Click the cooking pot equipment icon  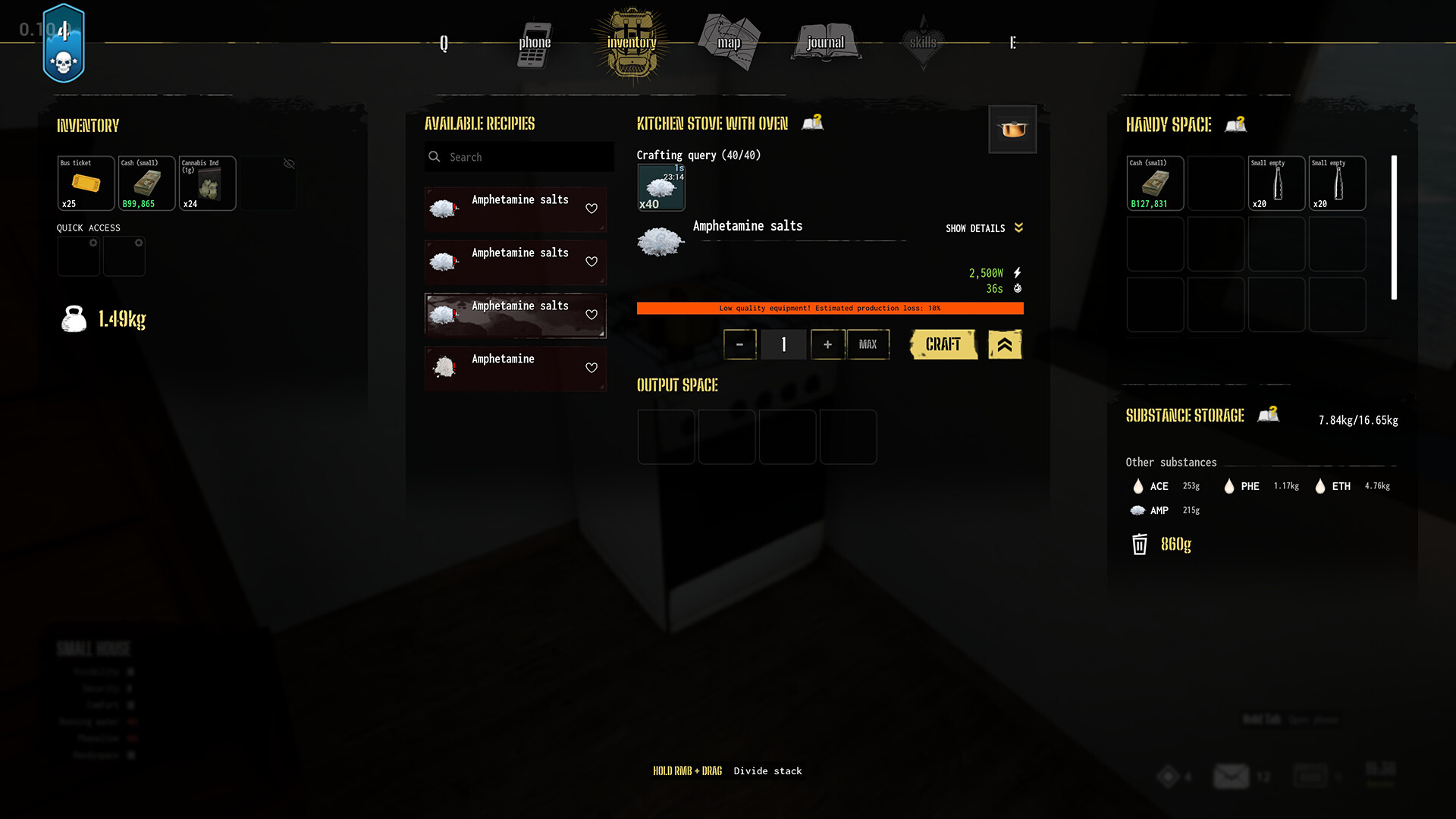[1012, 129]
